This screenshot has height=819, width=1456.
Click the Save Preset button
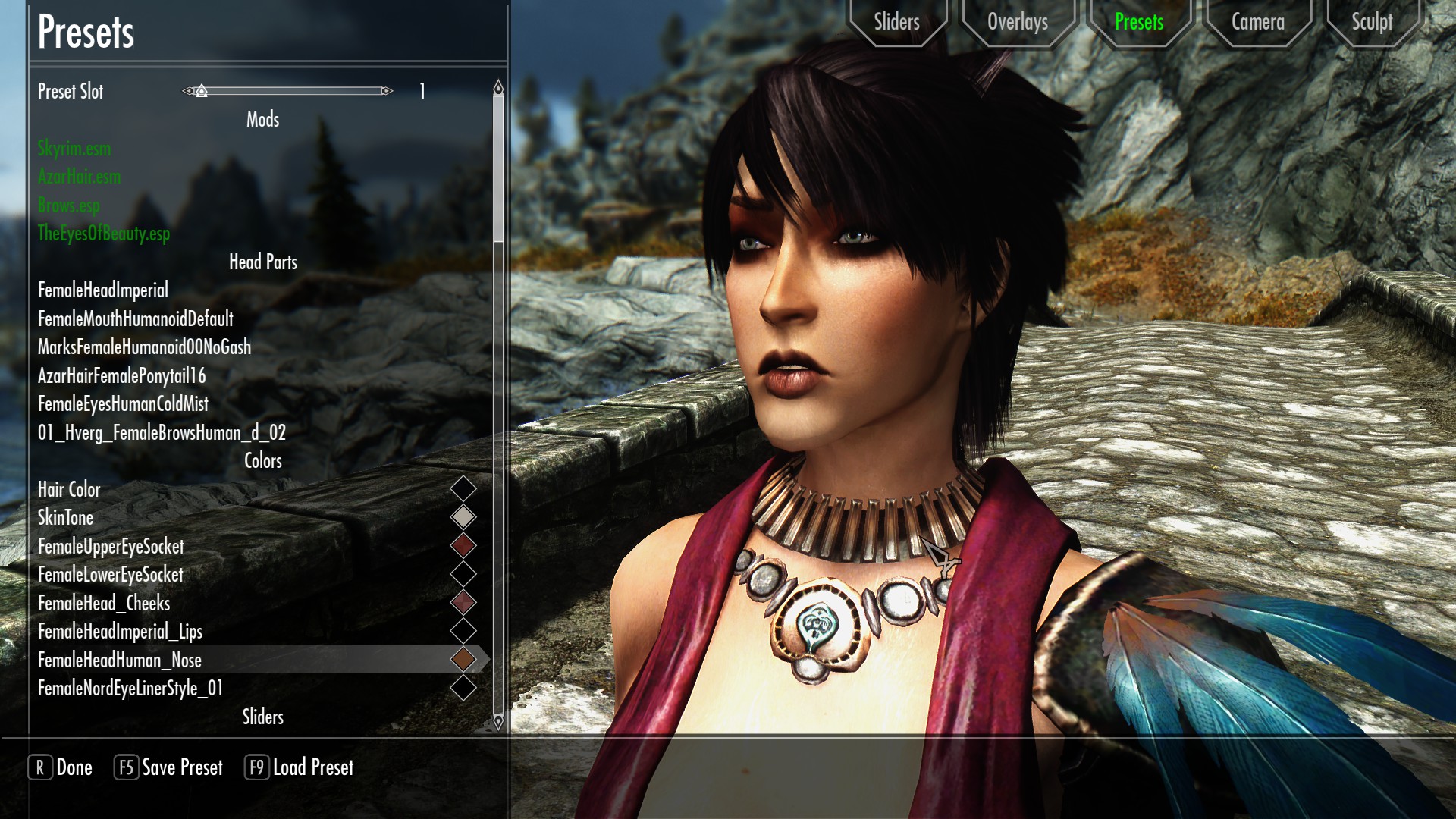click(169, 767)
